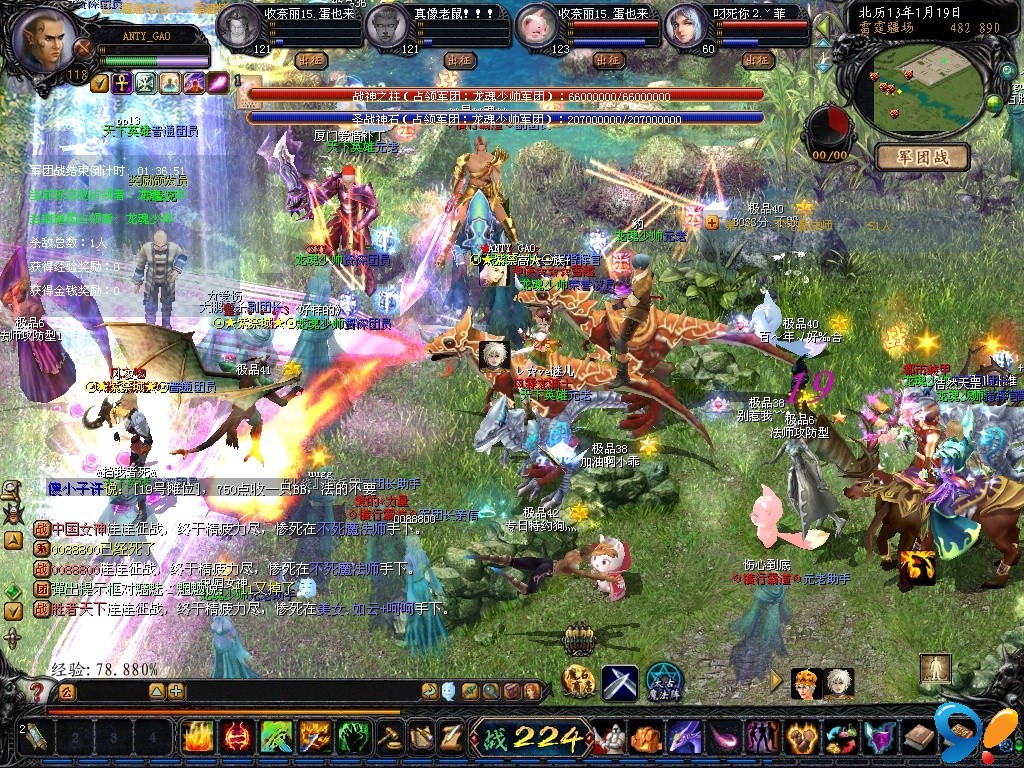Screen dimensions: 1024x768
Task: Open the 军团战 legion war button
Action: click(921, 157)
